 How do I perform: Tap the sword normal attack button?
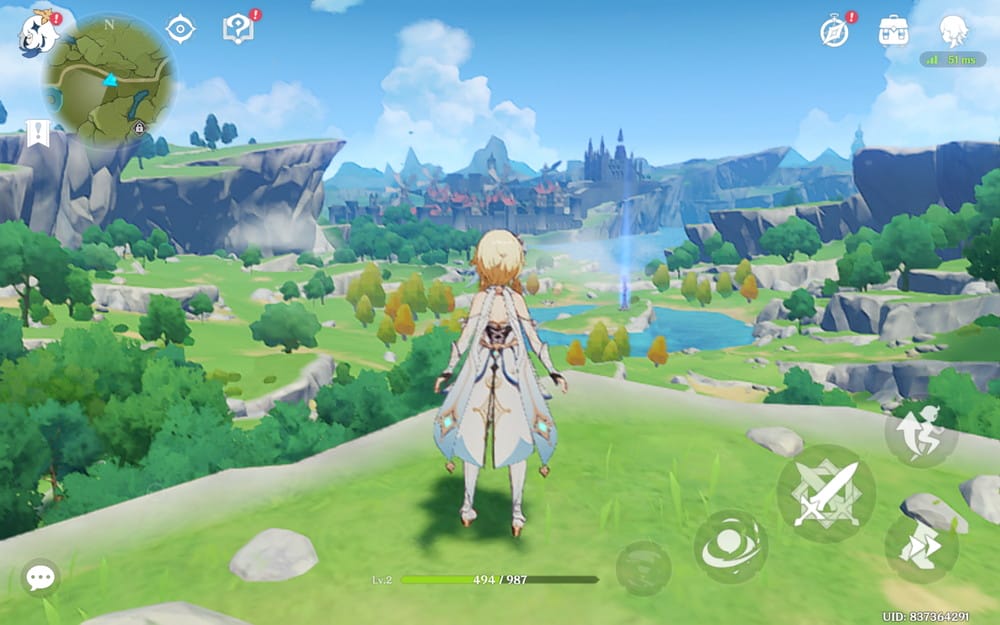pyautogui.click(x=826, y=493)
